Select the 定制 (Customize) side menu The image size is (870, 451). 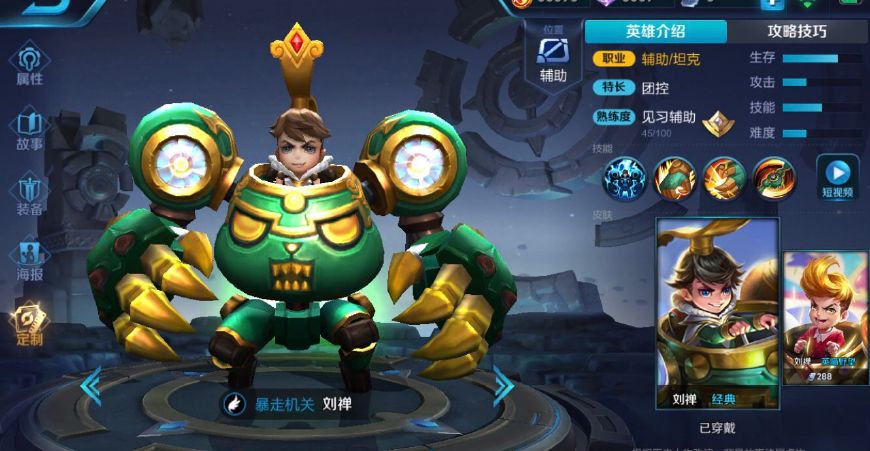point(30,324)
